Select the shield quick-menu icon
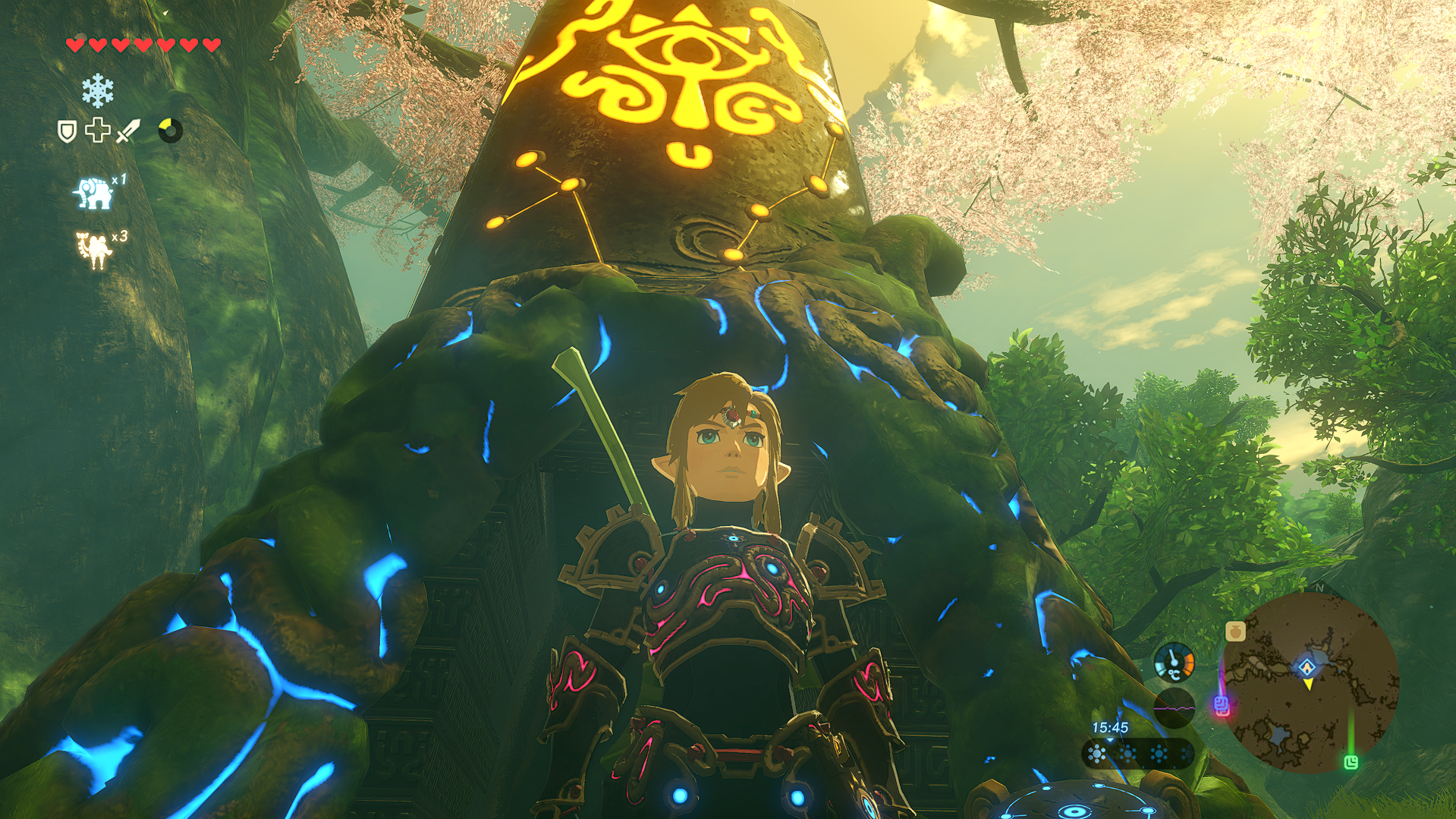This screenshot has width=1456, height=819. point(68,131)
